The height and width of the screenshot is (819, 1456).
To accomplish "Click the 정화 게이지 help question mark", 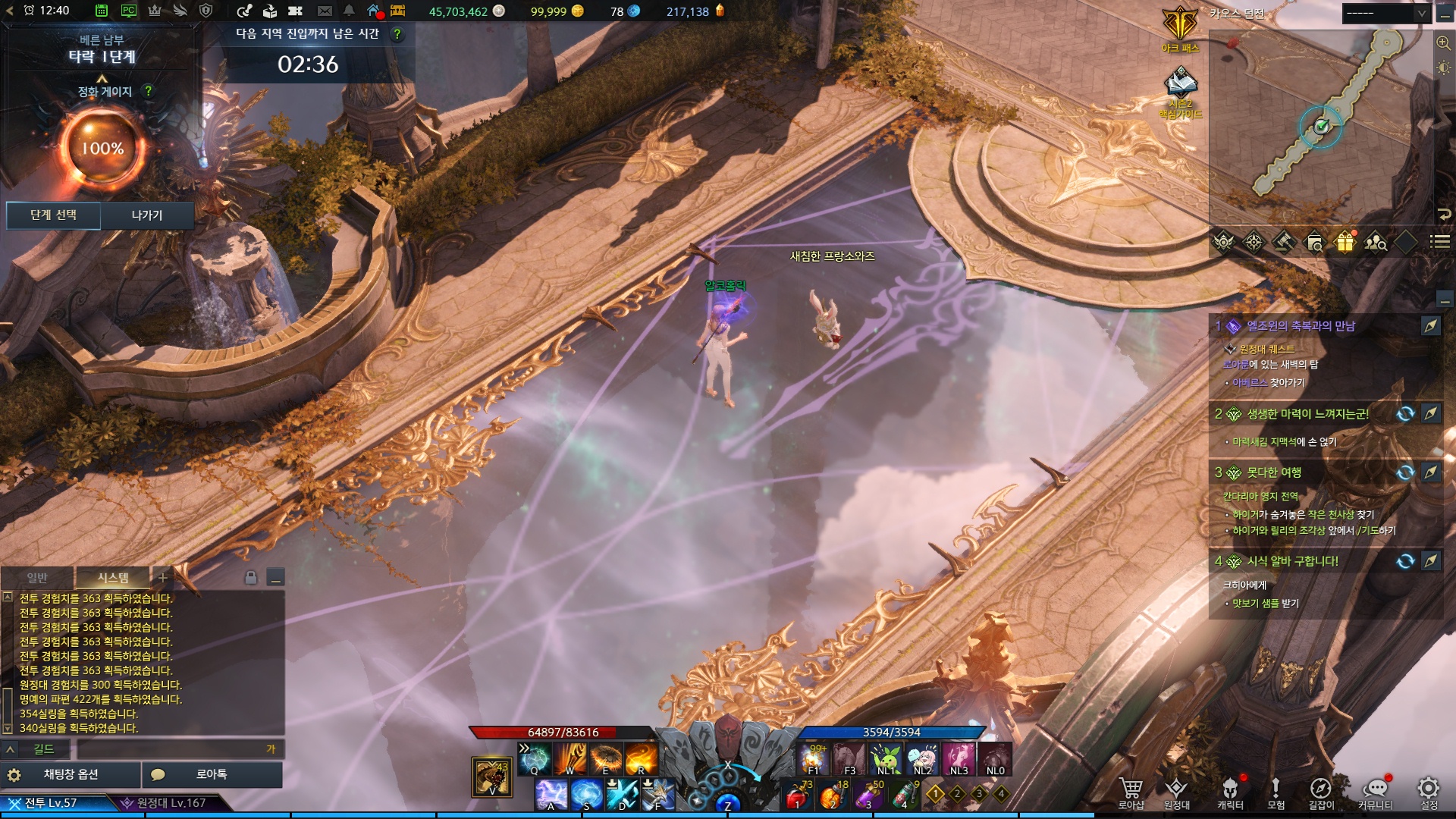I will coord(149,91).
